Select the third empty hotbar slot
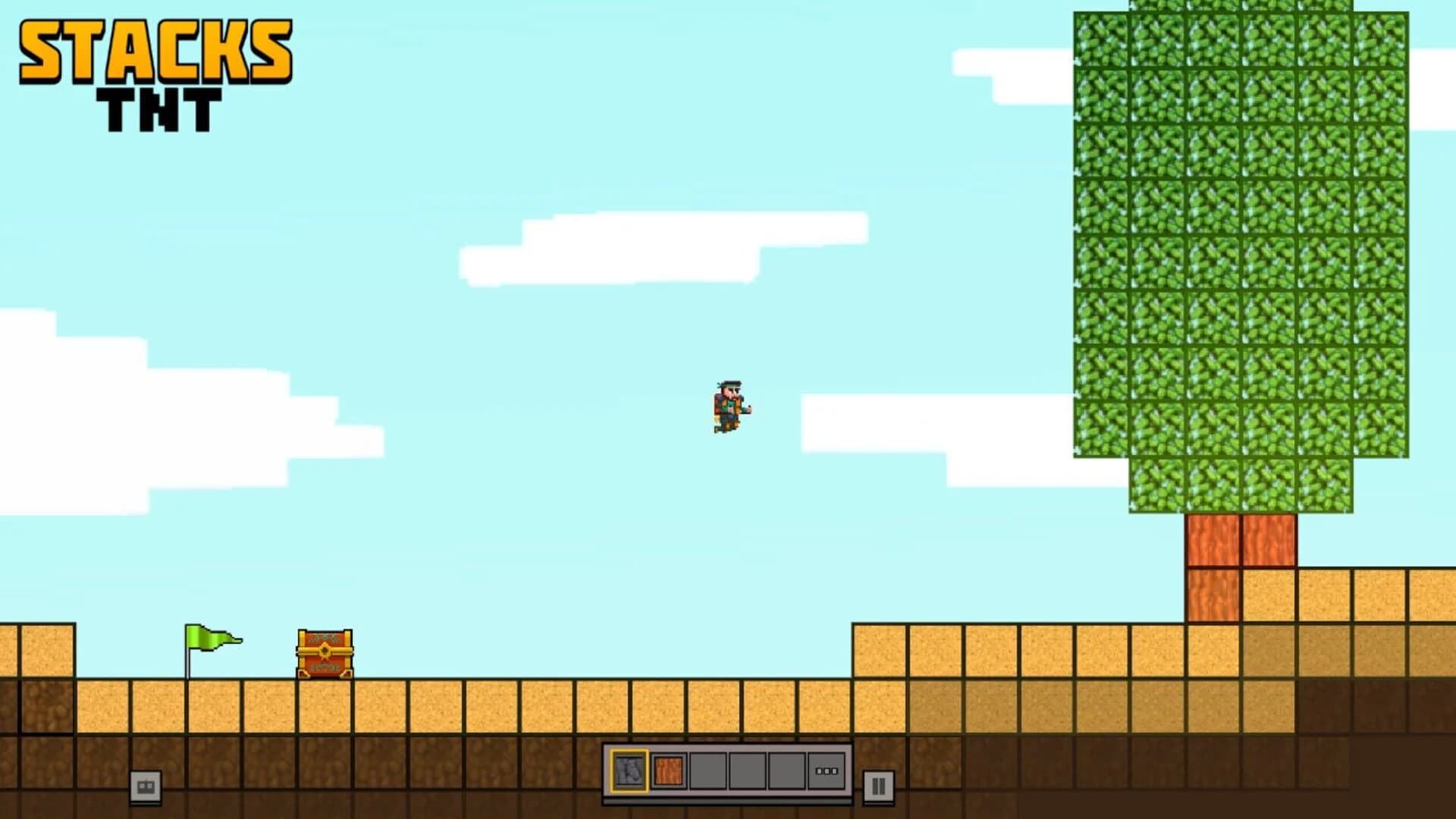 tap(710, 769)
